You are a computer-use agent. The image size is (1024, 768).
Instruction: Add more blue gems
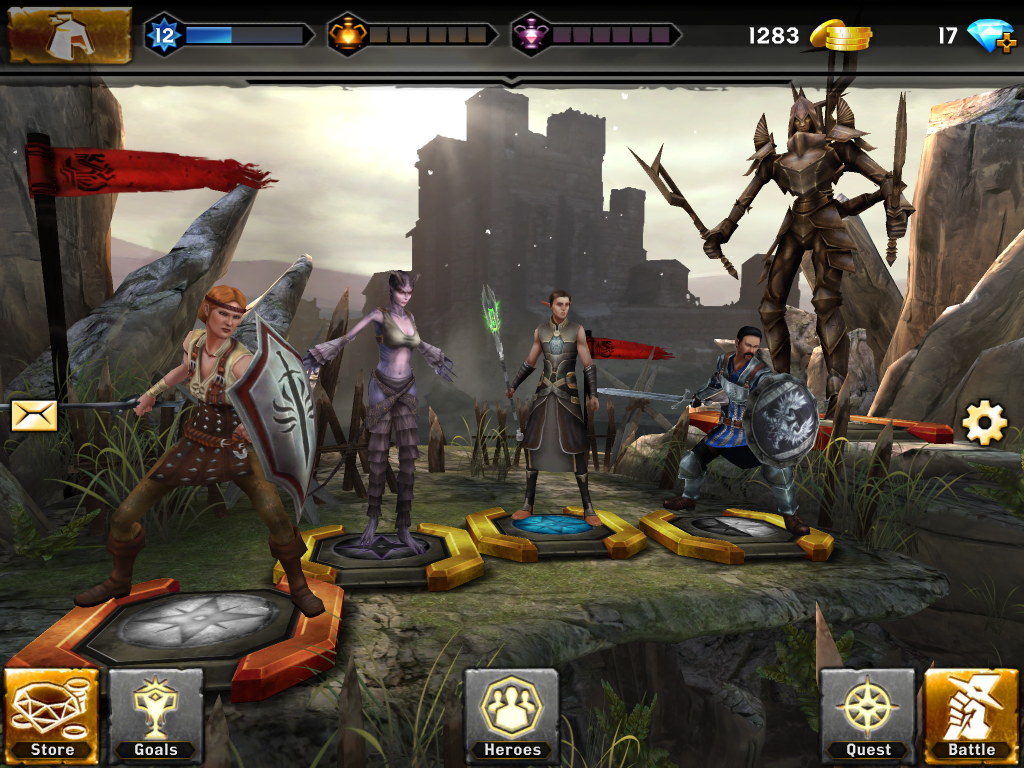[x=991, y=37]
